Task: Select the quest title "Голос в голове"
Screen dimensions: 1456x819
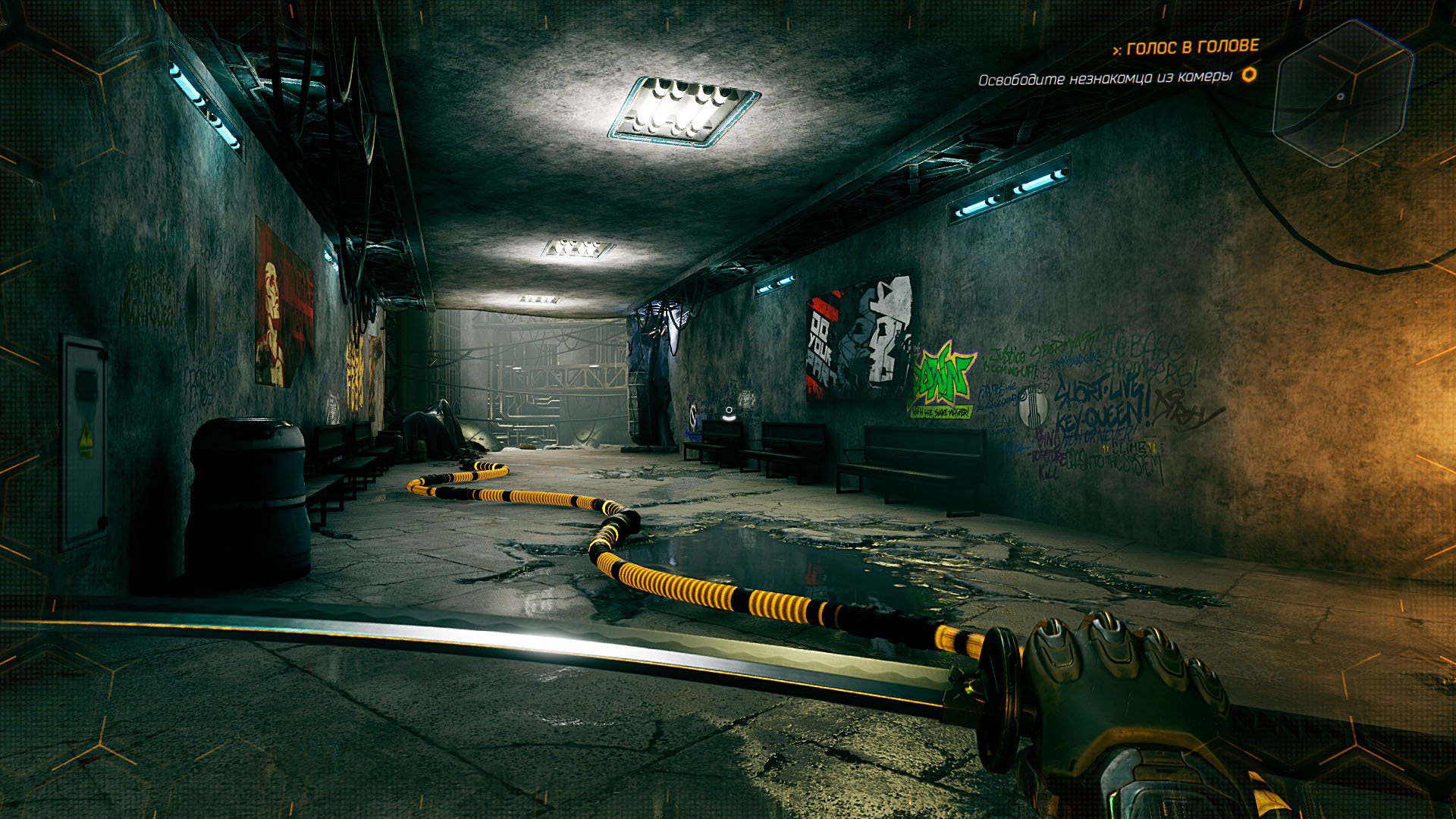Action: [x=1192, y=48]
